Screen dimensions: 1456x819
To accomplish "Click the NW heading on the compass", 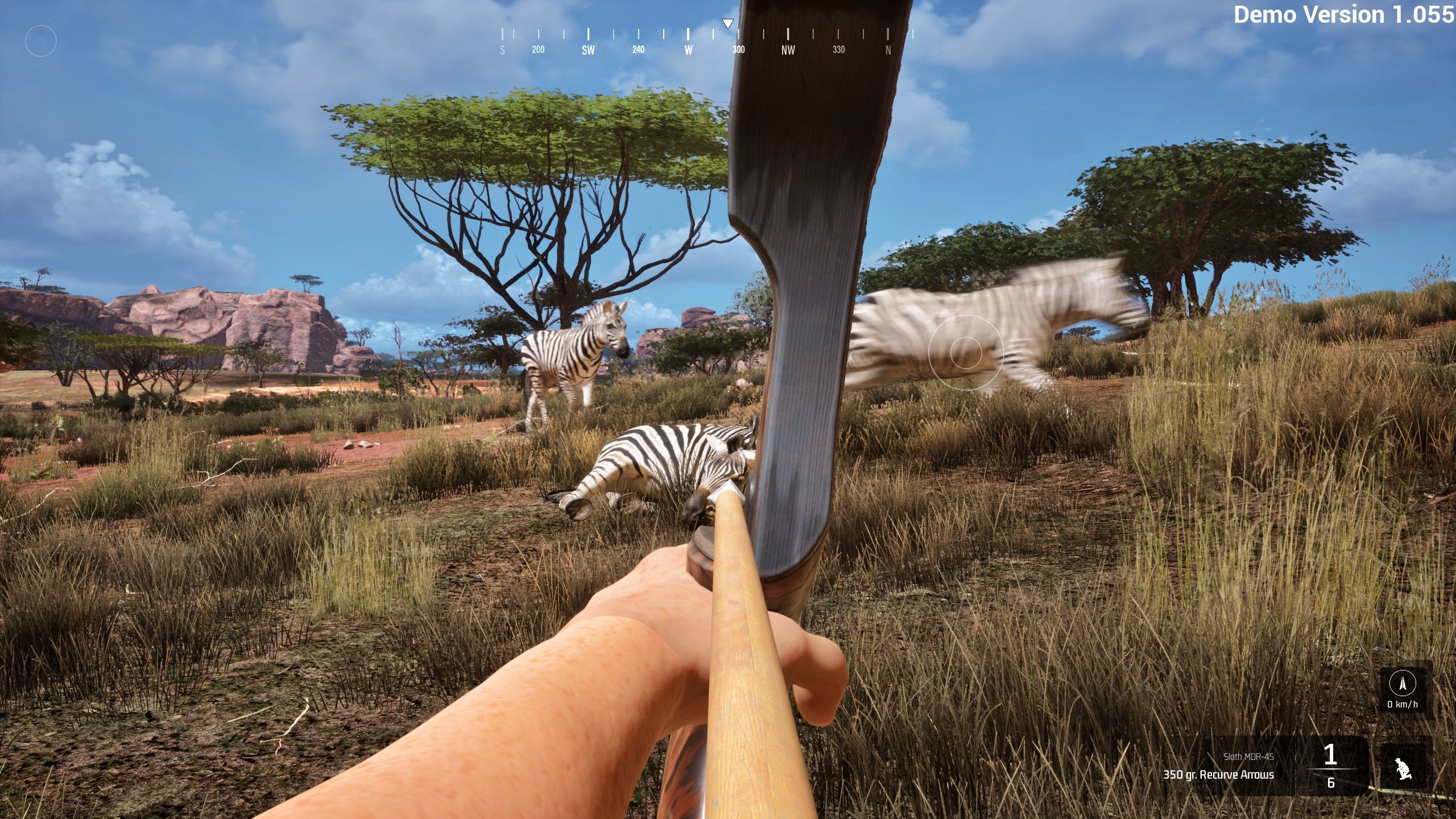I will point(788,50).
